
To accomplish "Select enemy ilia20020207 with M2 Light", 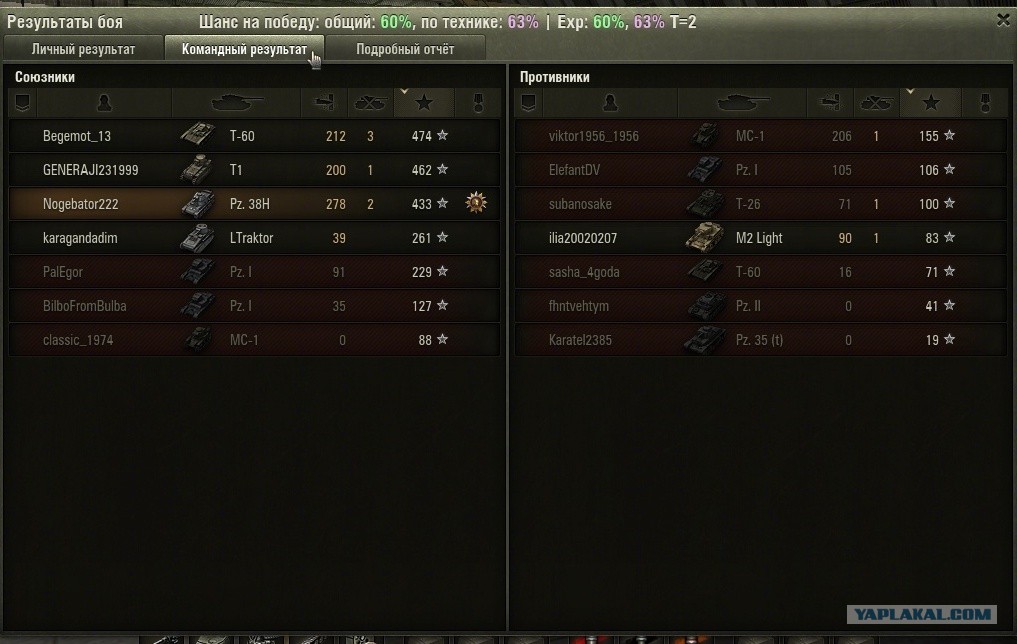I will [x=760, y=238].
